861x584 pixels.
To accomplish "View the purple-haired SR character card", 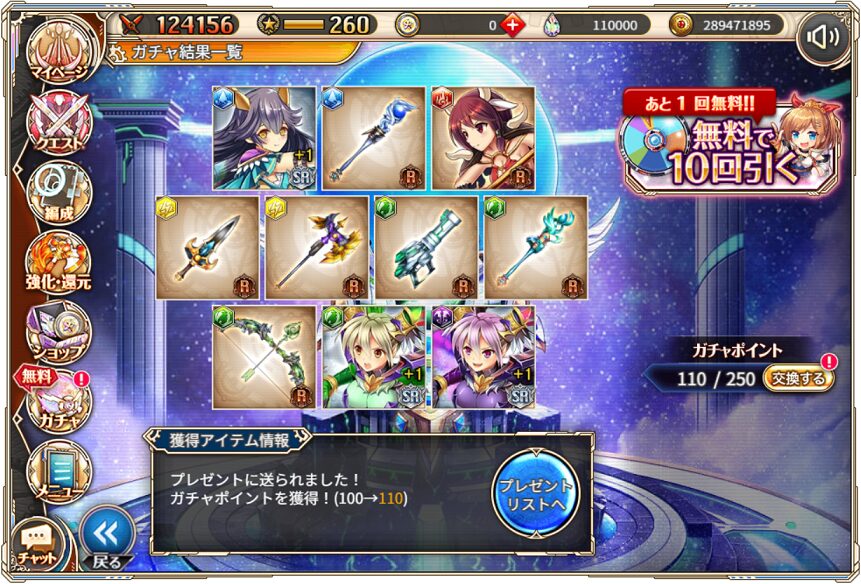I will click(483, 357).
